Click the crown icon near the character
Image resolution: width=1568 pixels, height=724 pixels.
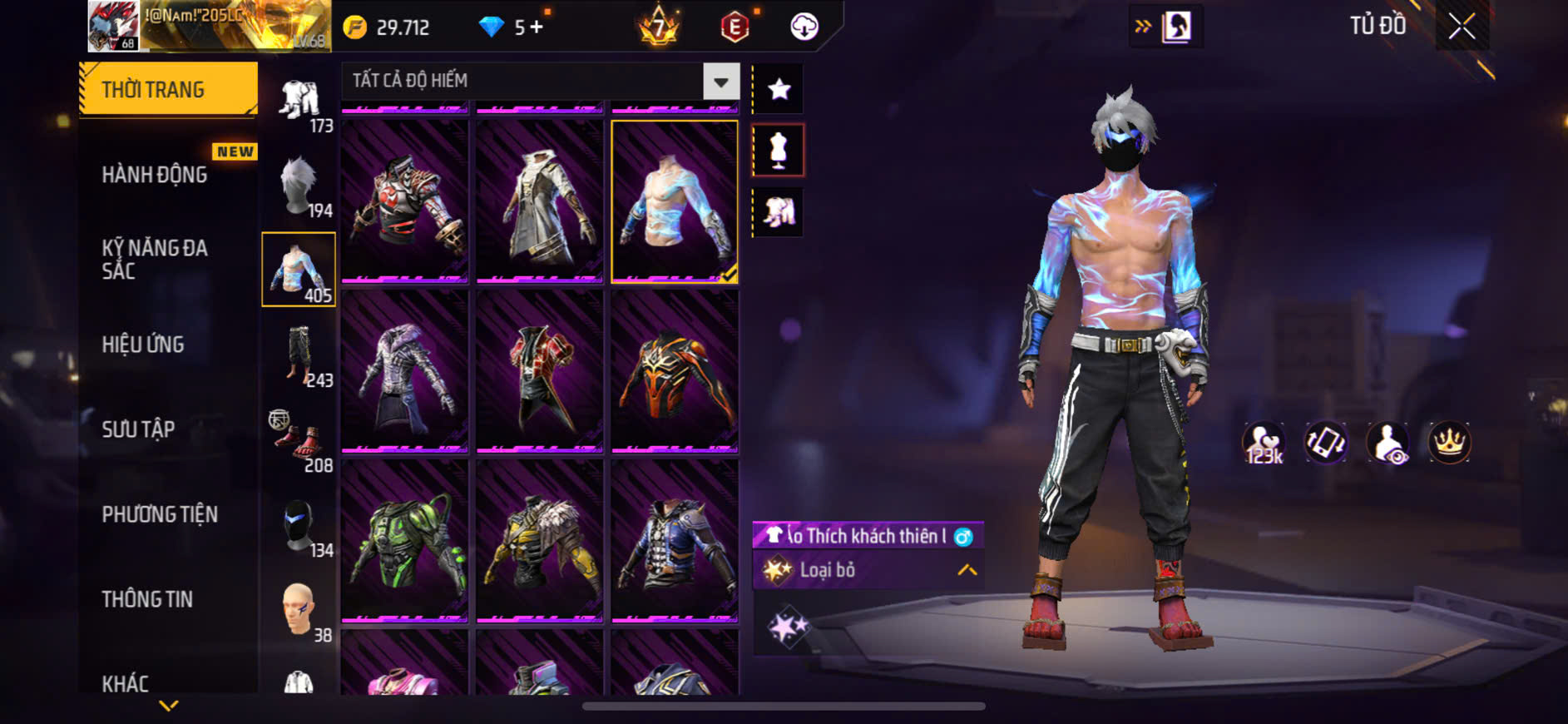coord(1449,442)
